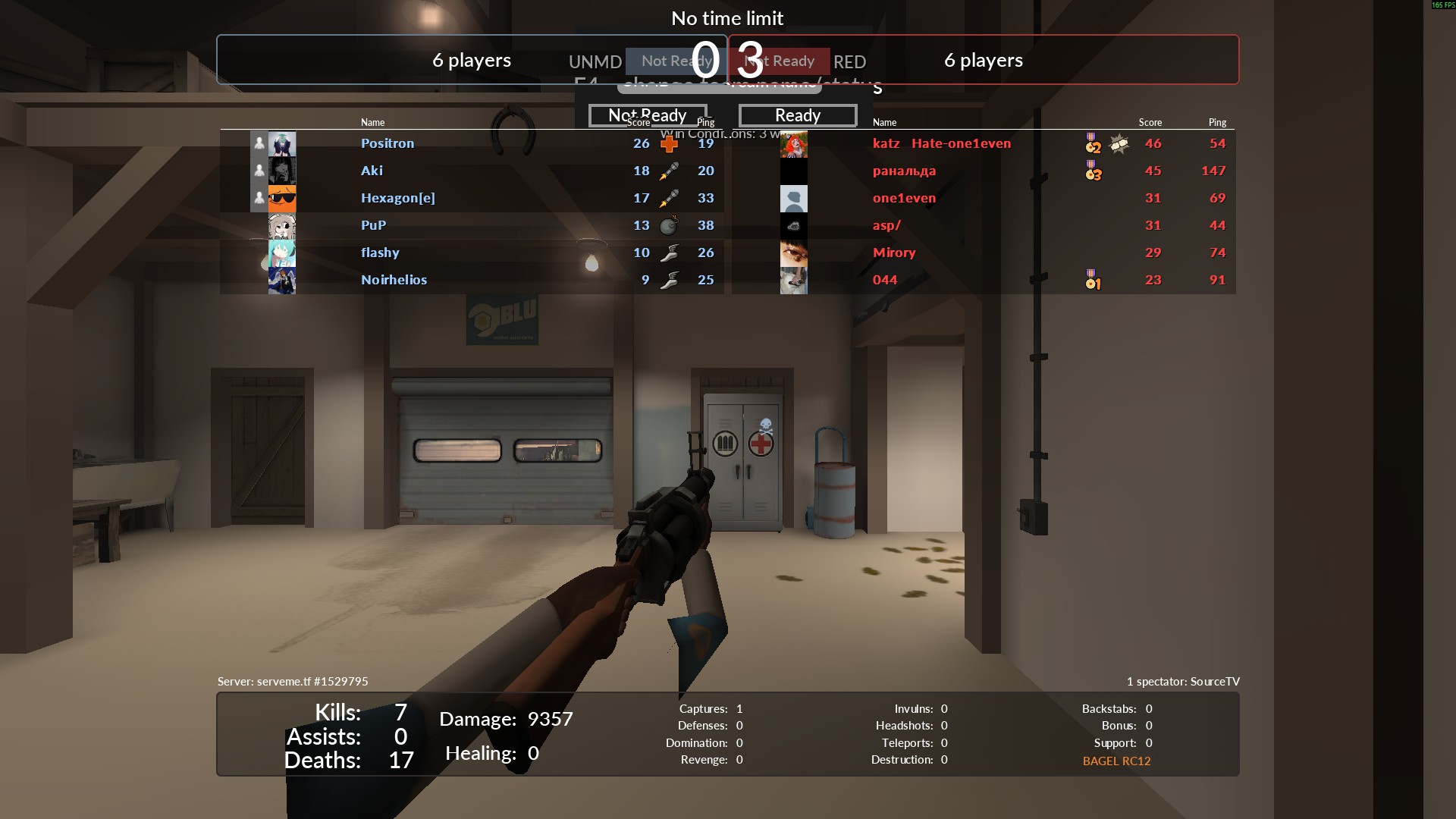Pick player PuP from the scoreboard

(373, 225)
